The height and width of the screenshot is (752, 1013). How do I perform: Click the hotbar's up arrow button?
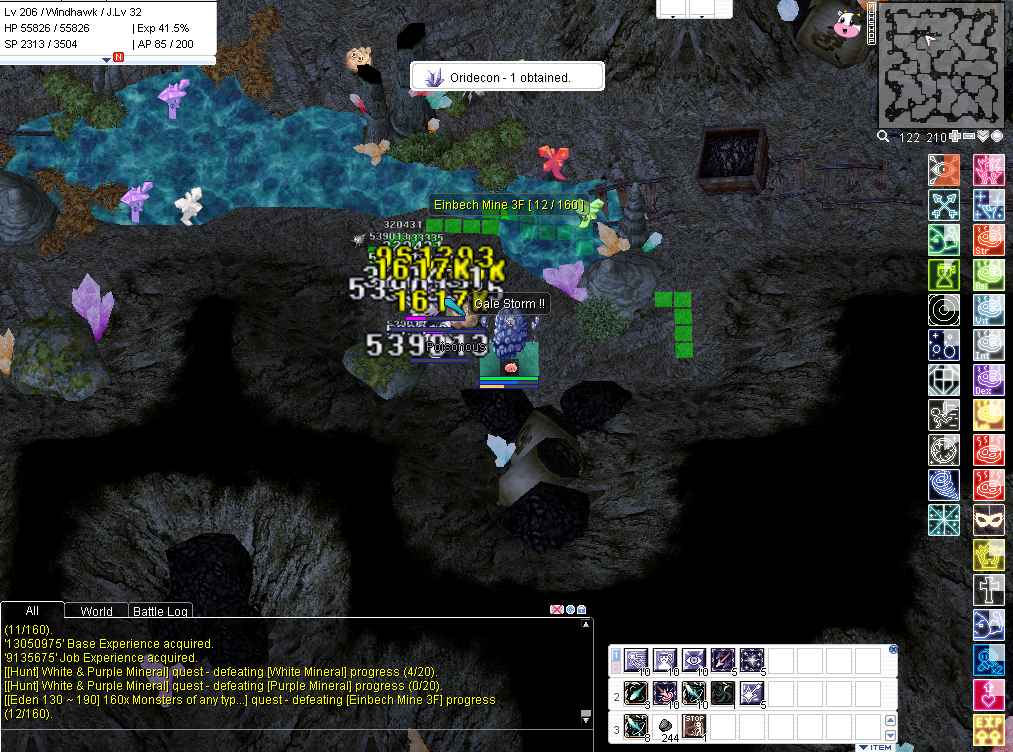890,721
